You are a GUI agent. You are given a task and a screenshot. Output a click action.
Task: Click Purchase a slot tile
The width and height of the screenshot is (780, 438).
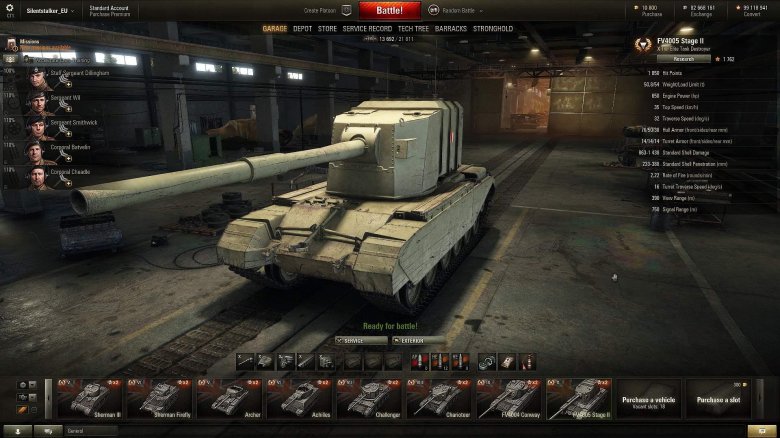[x=719, y=398]
